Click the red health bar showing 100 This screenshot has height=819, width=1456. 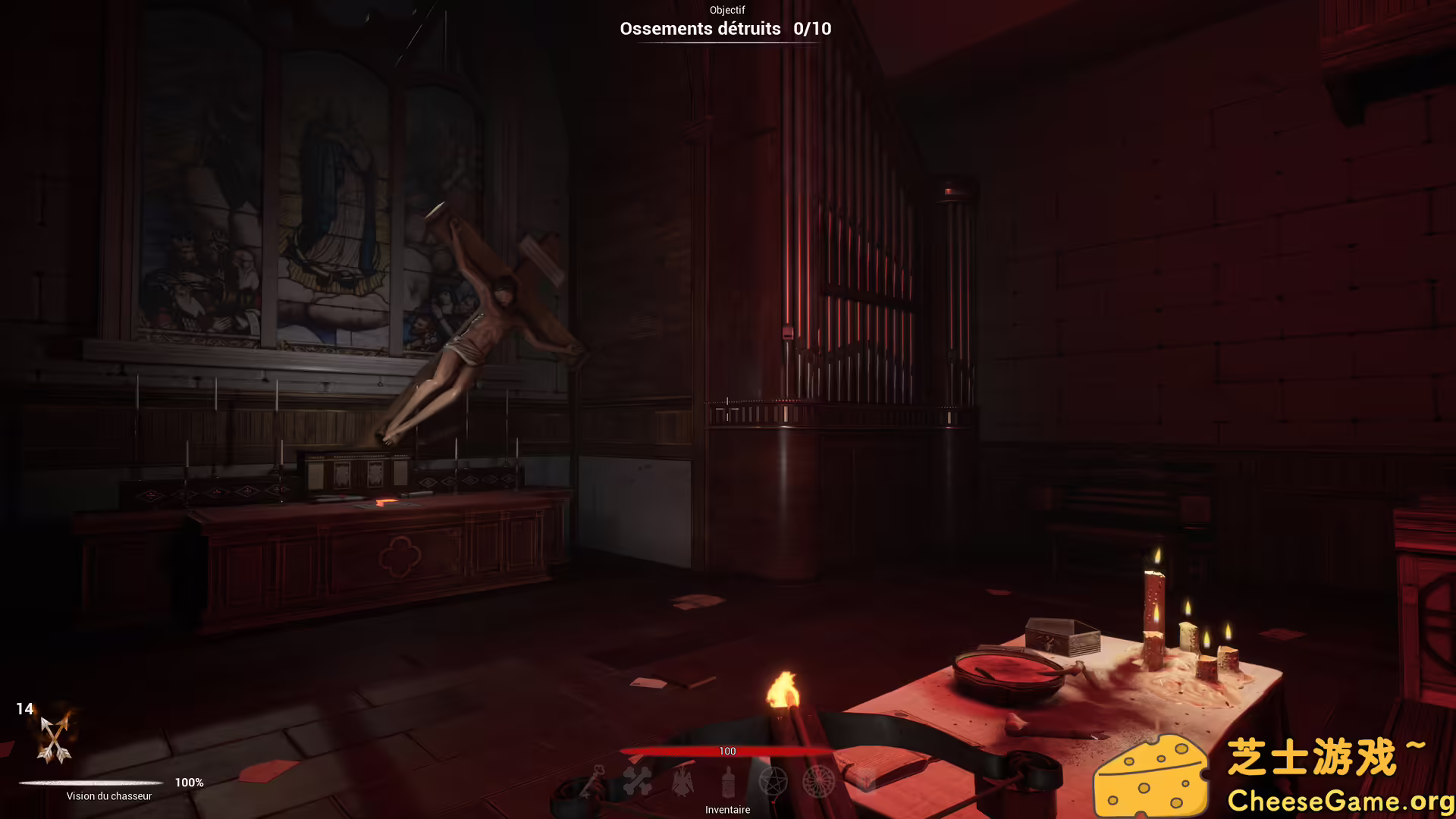pos(727,751)
